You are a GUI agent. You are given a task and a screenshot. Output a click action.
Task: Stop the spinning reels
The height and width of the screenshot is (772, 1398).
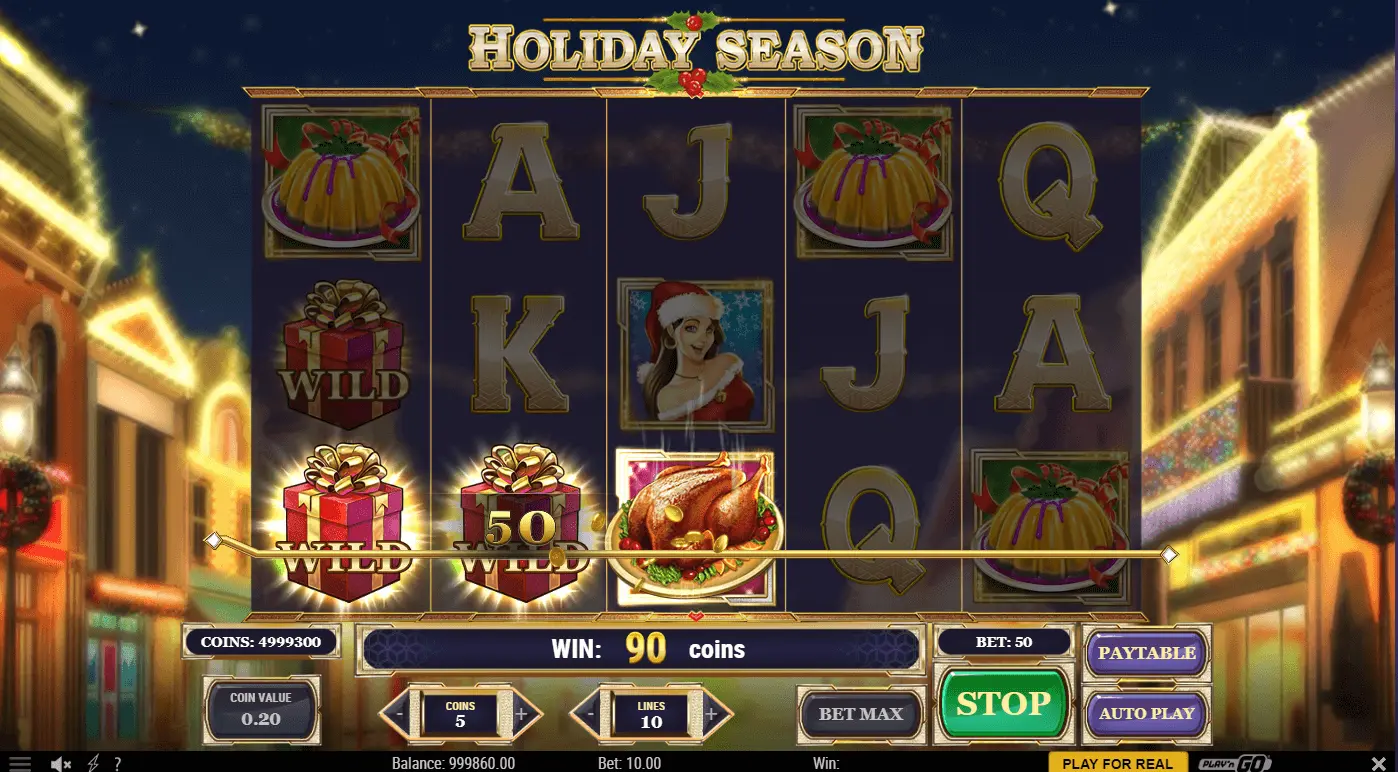[x=1002, y=704]
